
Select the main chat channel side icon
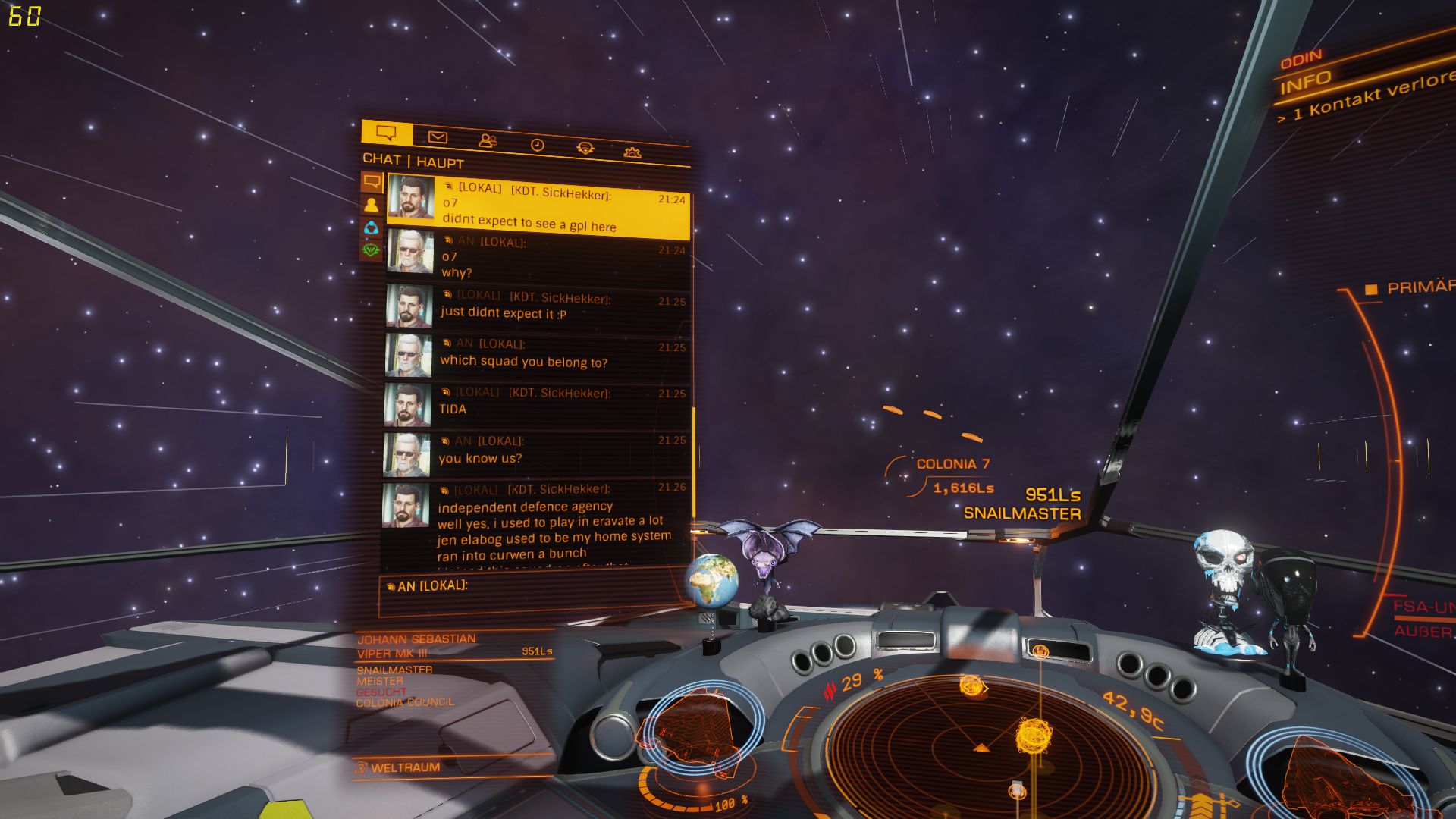(372, 182)
